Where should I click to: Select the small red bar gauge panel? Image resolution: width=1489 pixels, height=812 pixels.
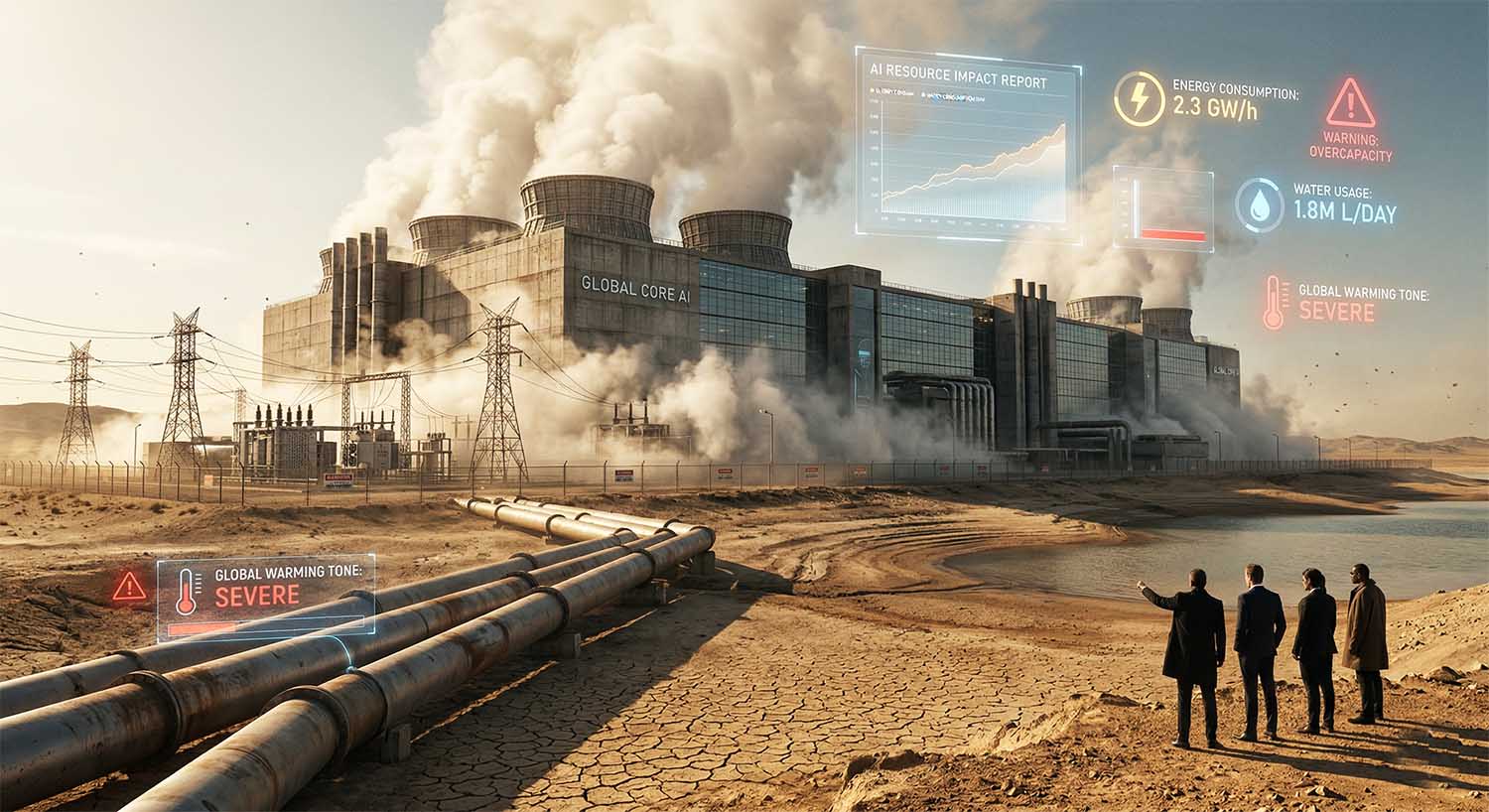[1163, 207]
